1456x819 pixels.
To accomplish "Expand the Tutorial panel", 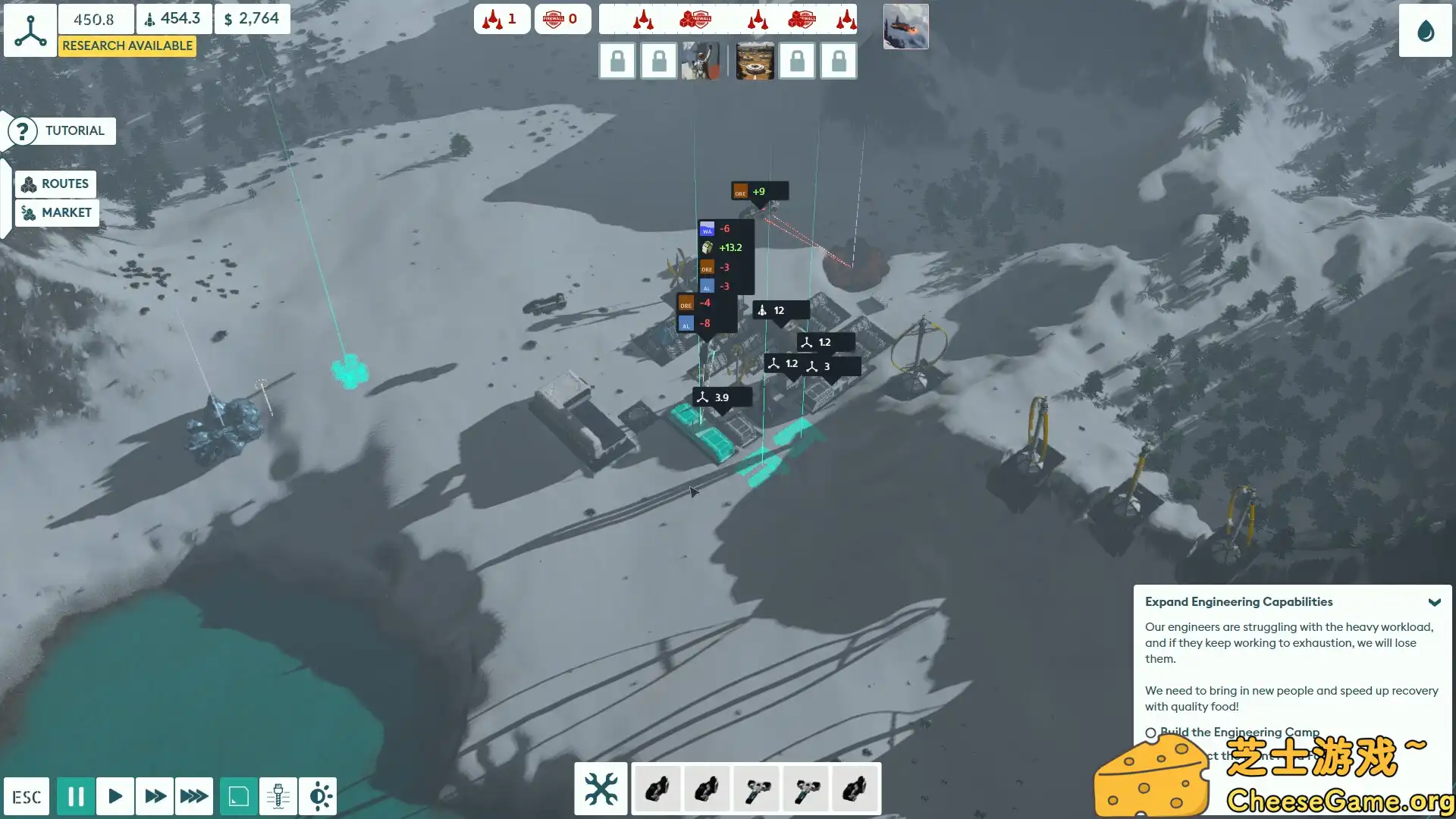I will point(60,130).
